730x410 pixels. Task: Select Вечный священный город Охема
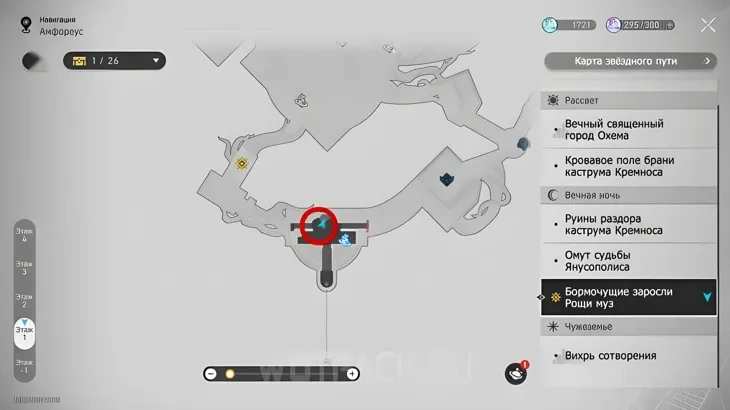coord(613,130)
